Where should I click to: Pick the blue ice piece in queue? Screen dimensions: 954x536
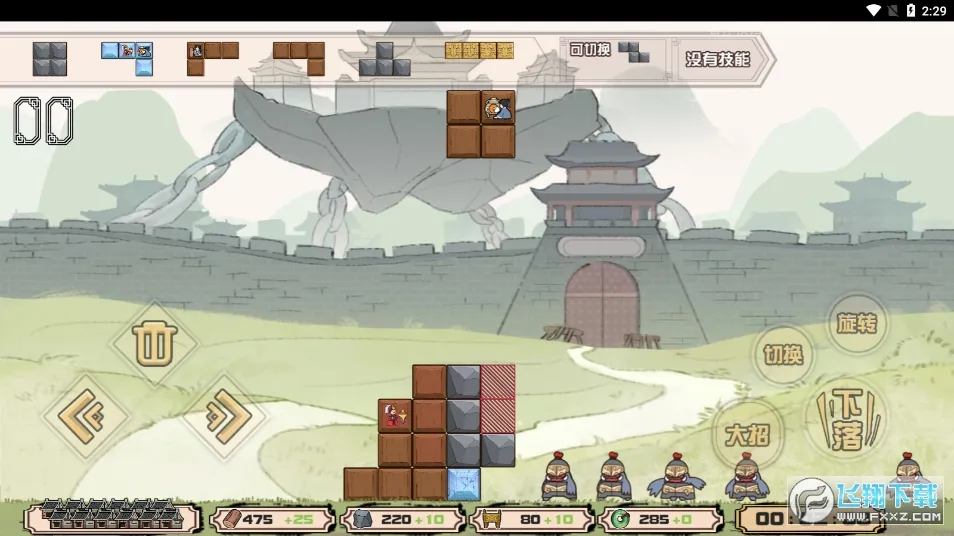pyautogui.click(x=128, y=57)
